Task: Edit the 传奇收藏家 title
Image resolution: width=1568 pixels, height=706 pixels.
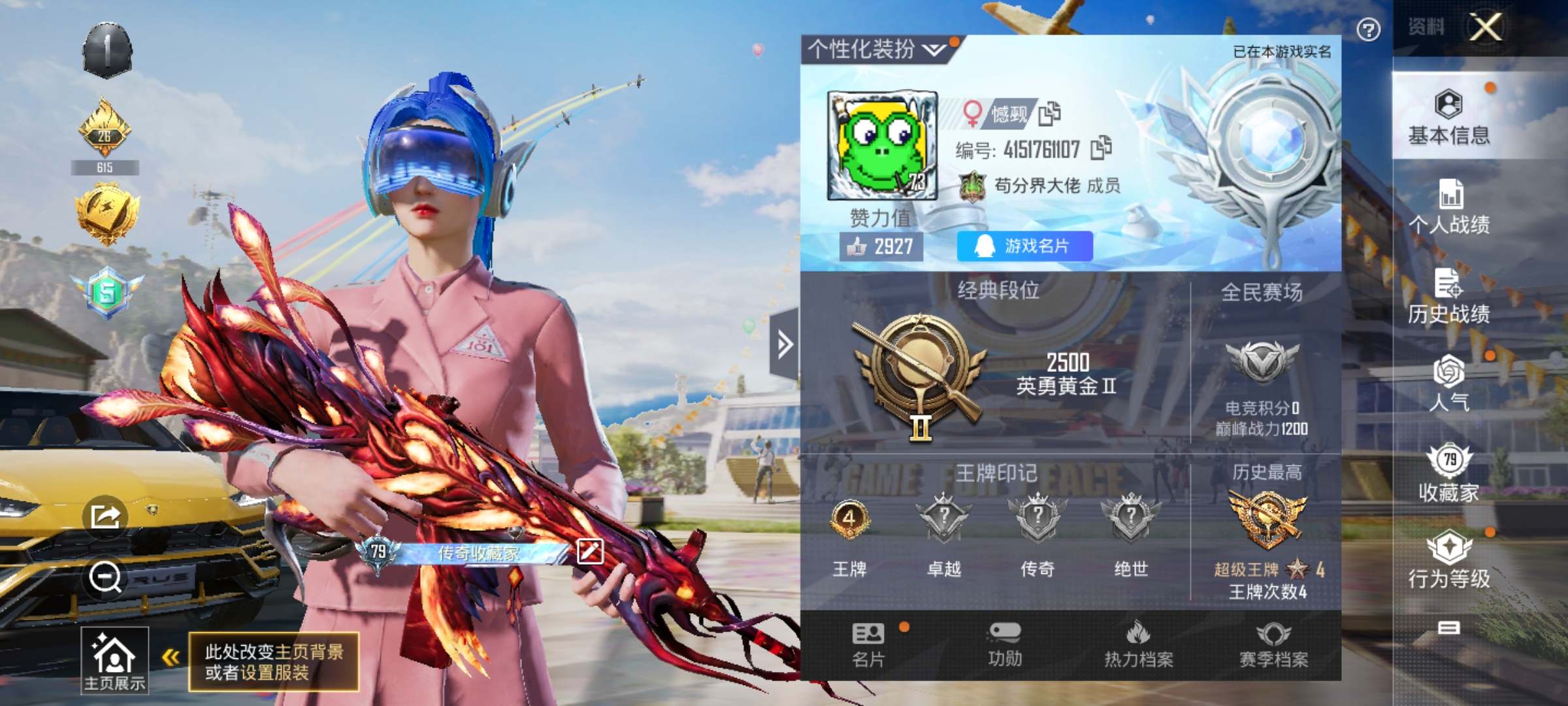Action: point(590,551)
